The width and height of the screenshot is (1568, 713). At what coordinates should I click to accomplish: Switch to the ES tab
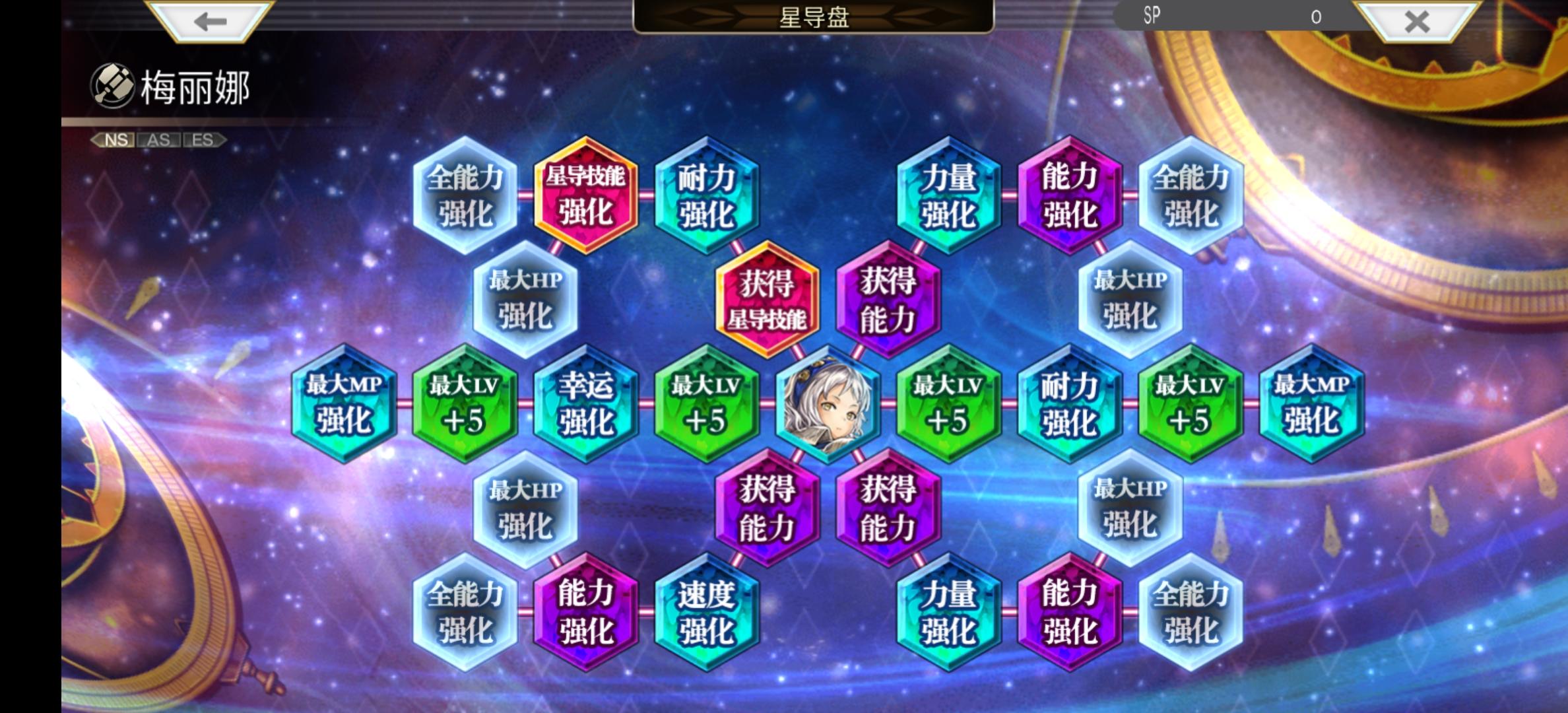click(201, 139)
